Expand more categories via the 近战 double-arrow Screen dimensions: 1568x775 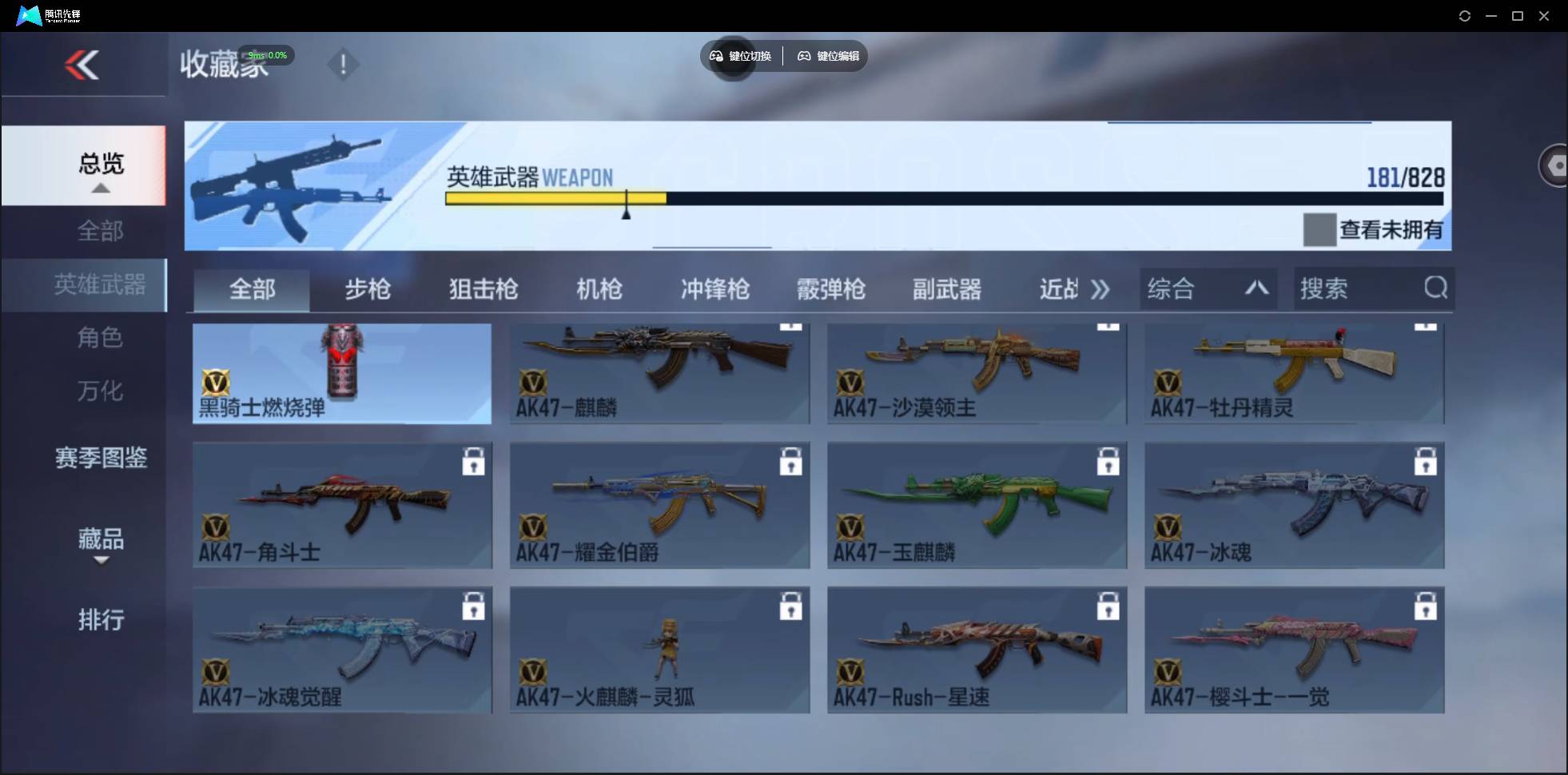[1101, 290]
